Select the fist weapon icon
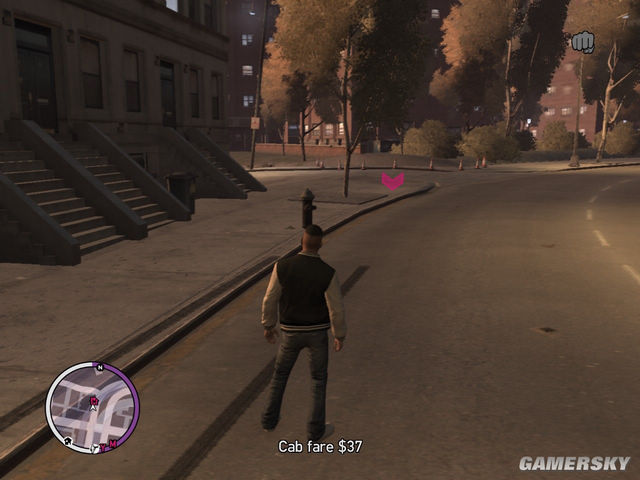The width and height of the screenshot is (640, 480). pyautogui.click(x=582, y=42)
